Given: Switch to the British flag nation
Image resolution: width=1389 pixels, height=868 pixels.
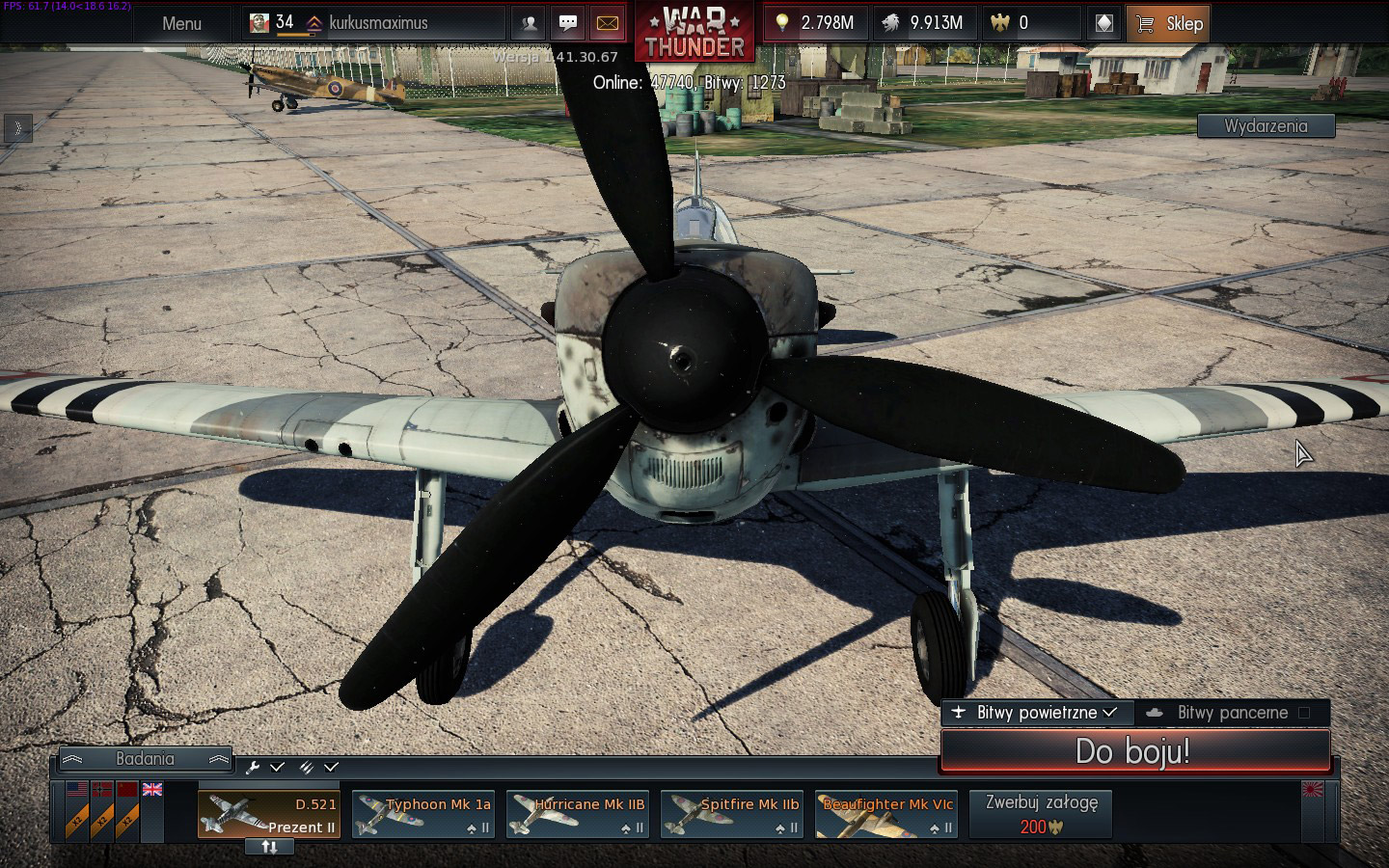Looking at the screenshot, I should [x=152, y=789].
